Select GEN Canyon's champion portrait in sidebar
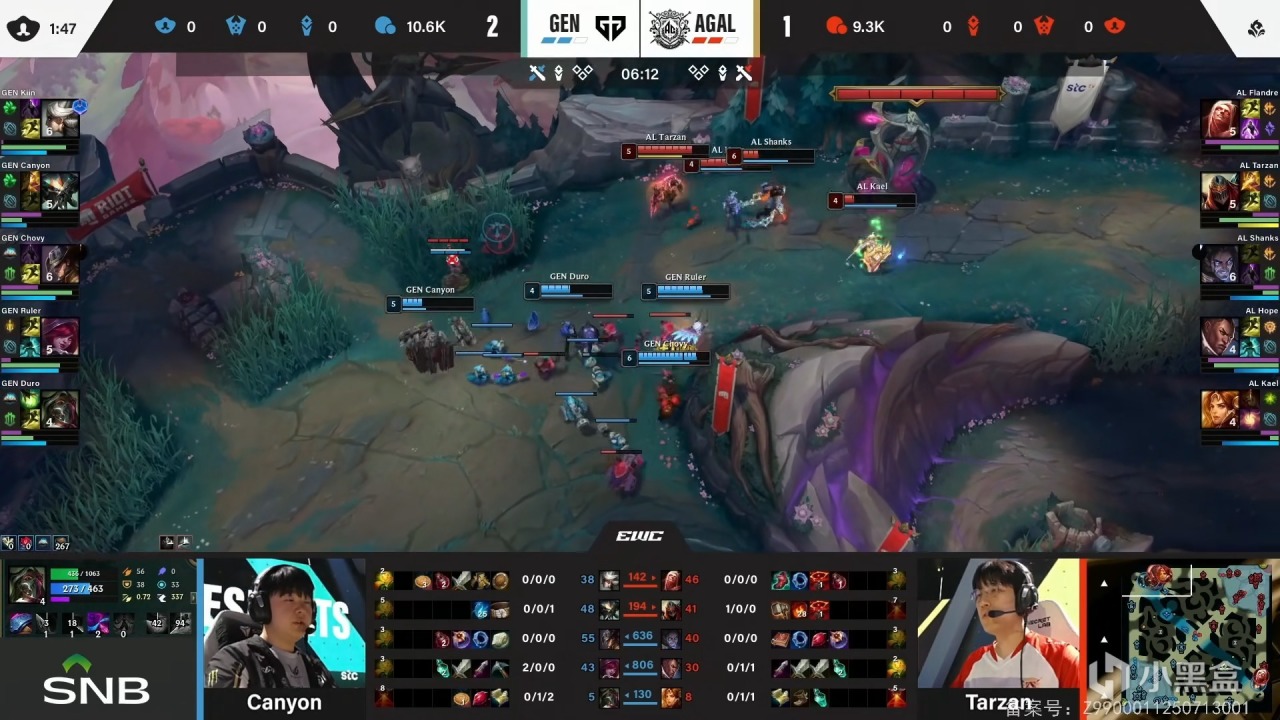The image size is (1280, 720). [x=60, y=191]
